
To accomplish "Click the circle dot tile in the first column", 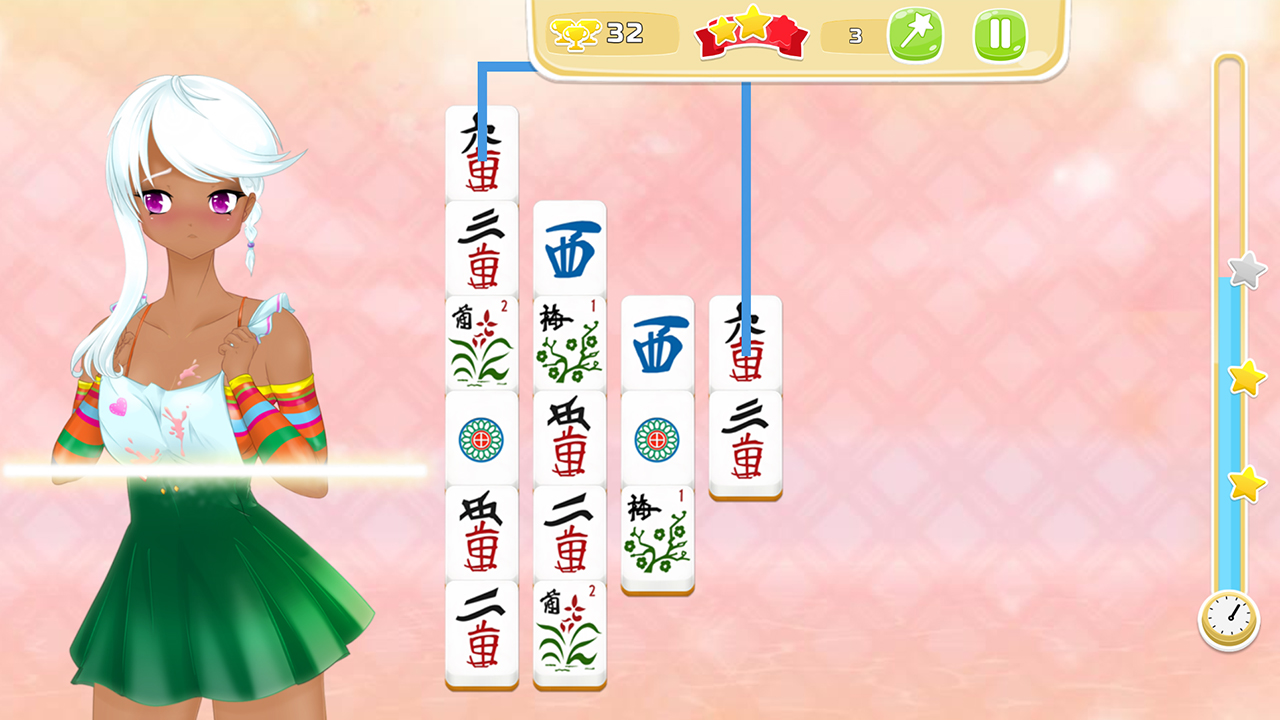I will click(x=481, y=438).
